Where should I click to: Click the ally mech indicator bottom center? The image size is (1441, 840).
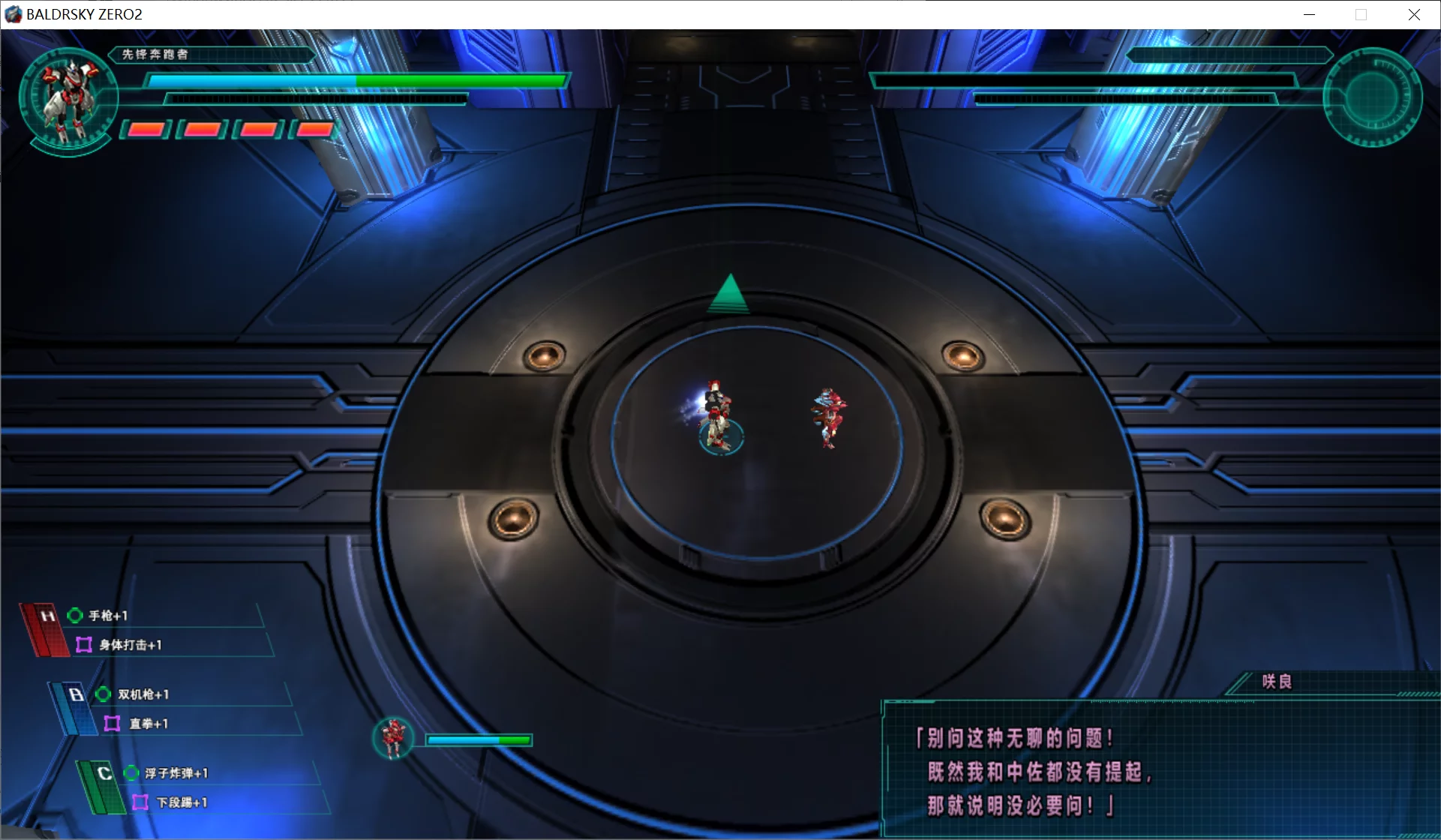(x=394, y=739)
